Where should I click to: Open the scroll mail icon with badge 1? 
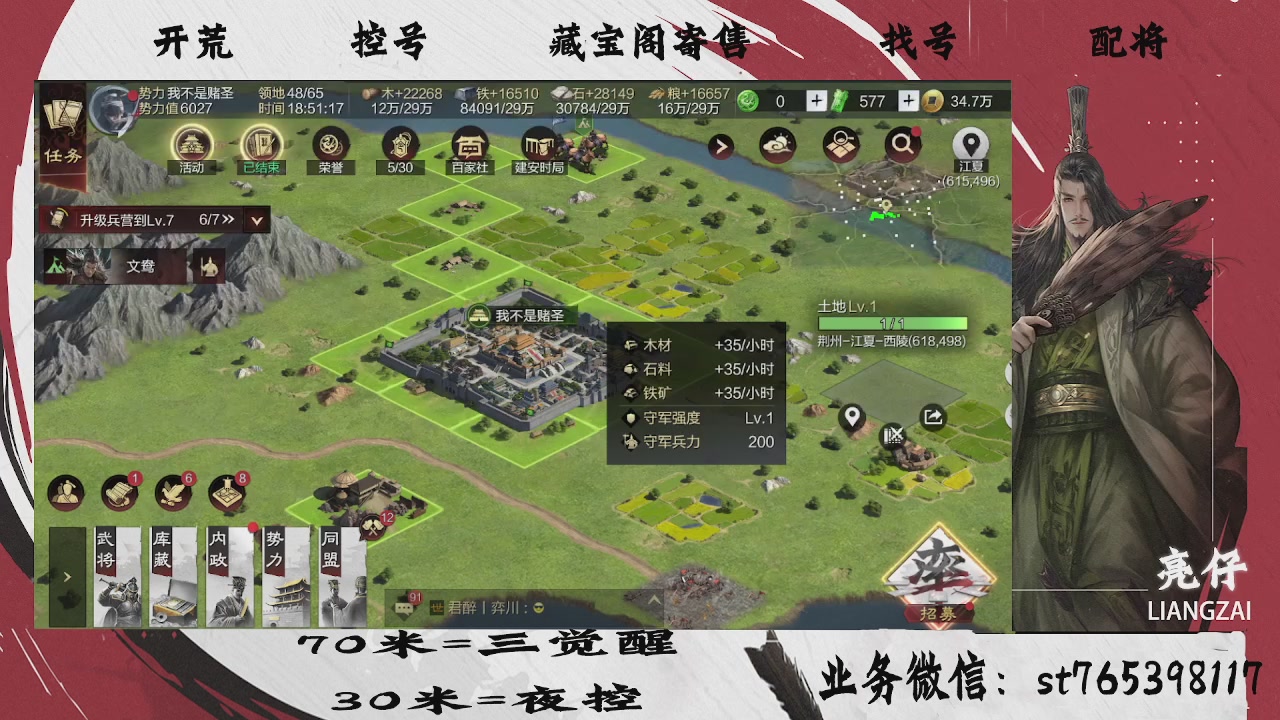pyautogui.click(x=120, y=493)
